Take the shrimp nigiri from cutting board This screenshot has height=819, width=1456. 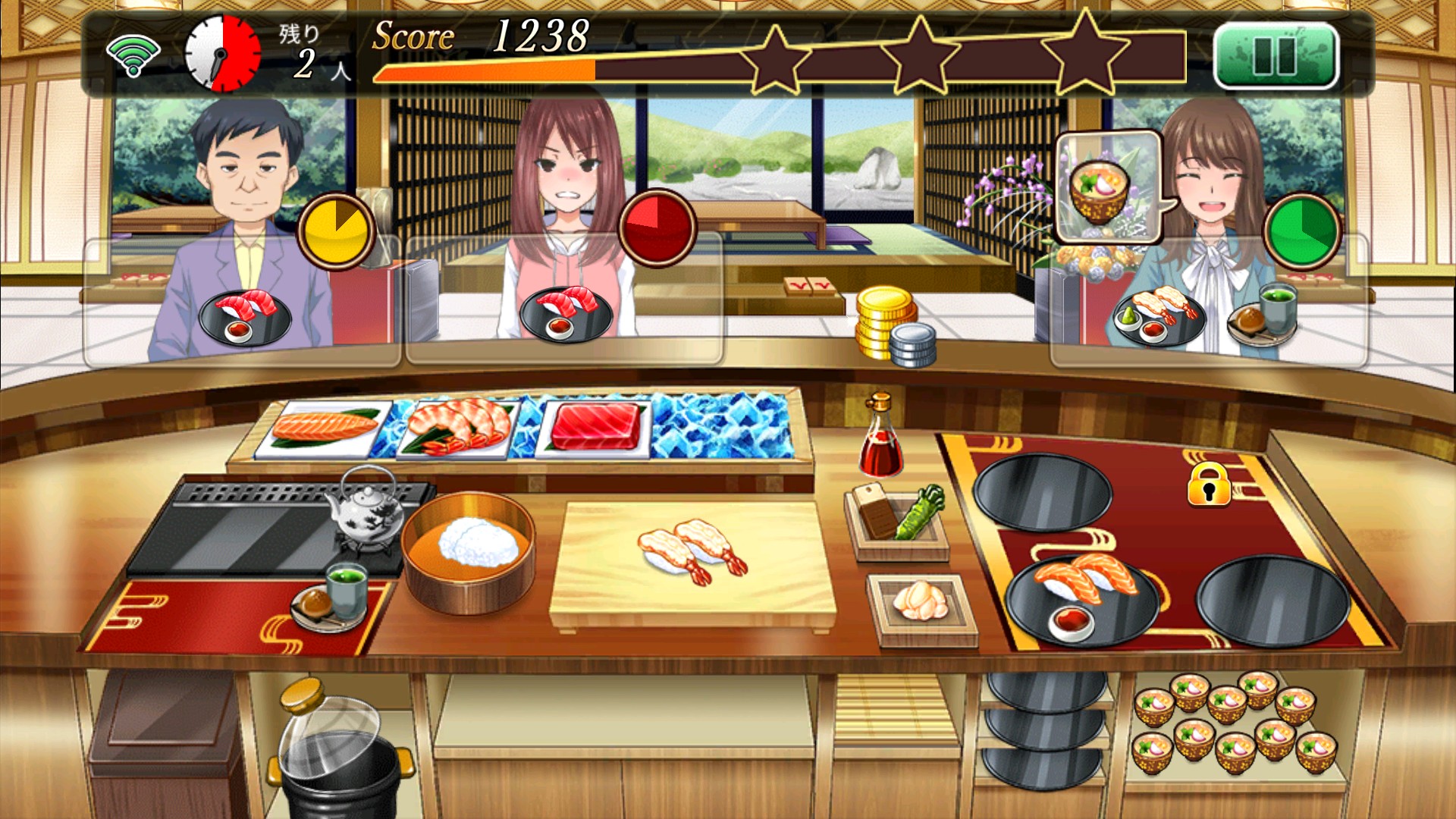click(693, 552)
